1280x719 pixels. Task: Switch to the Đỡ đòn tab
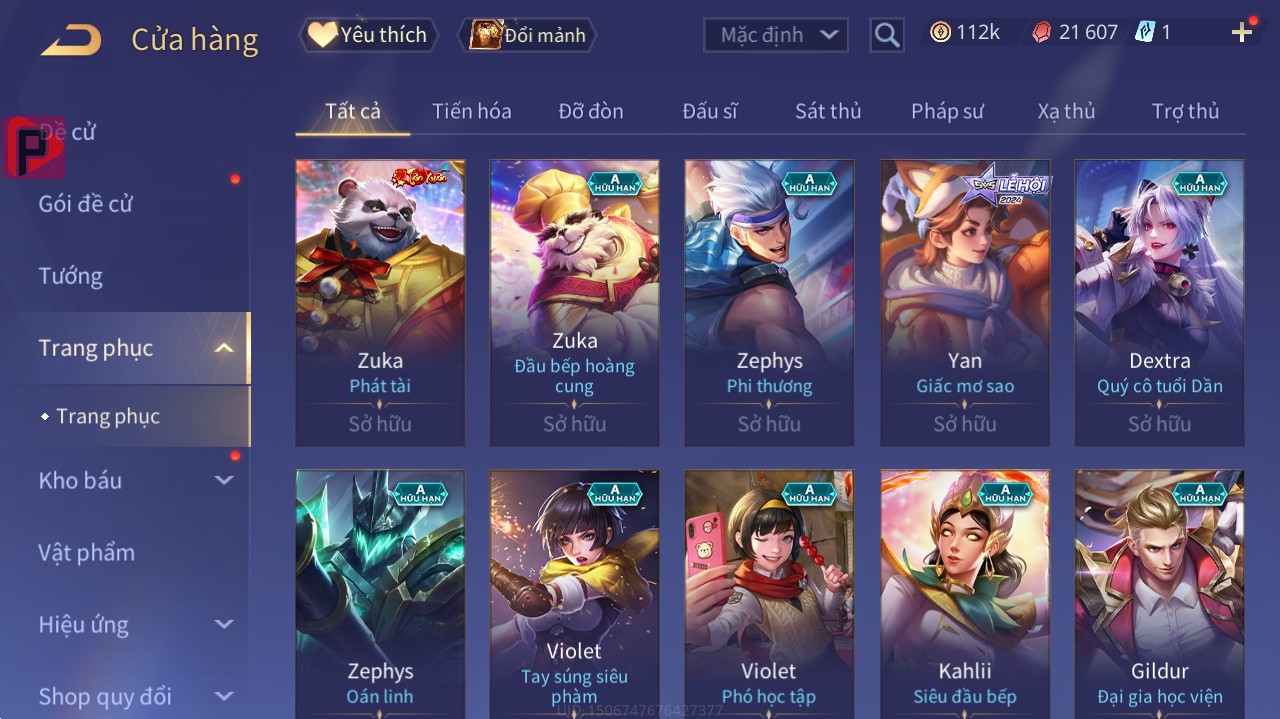(591, 111)
